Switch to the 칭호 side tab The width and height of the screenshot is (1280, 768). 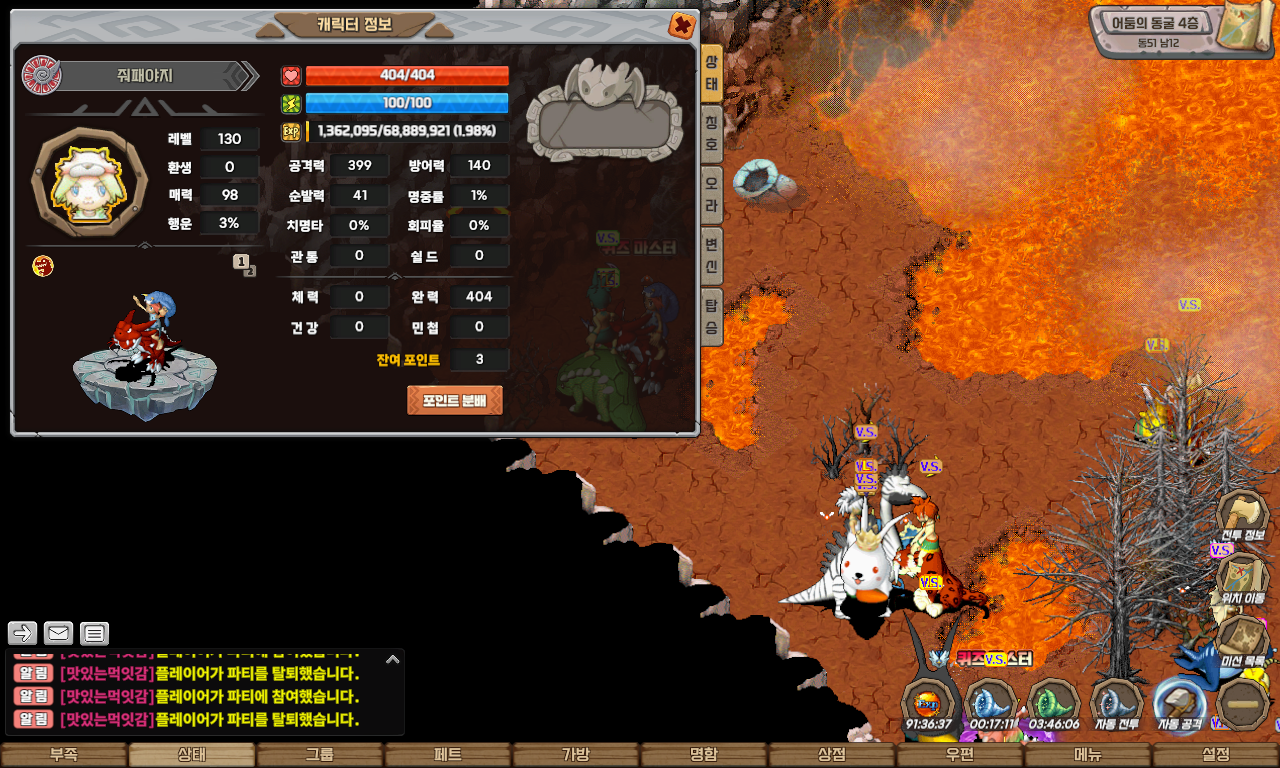tap(711, 132)
